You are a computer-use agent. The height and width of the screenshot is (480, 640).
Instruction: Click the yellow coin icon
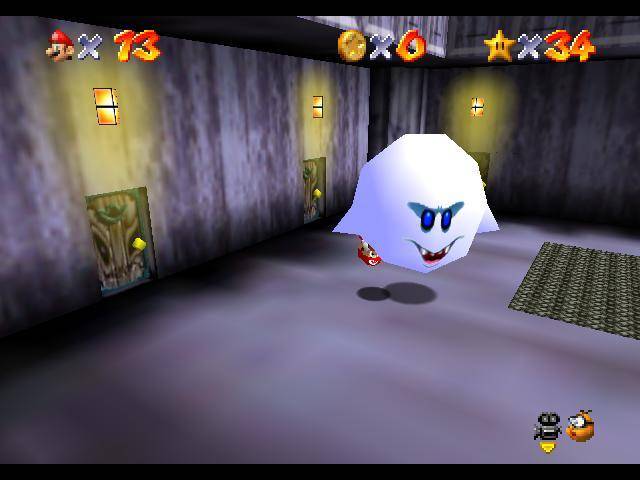[x=351, y=44]
